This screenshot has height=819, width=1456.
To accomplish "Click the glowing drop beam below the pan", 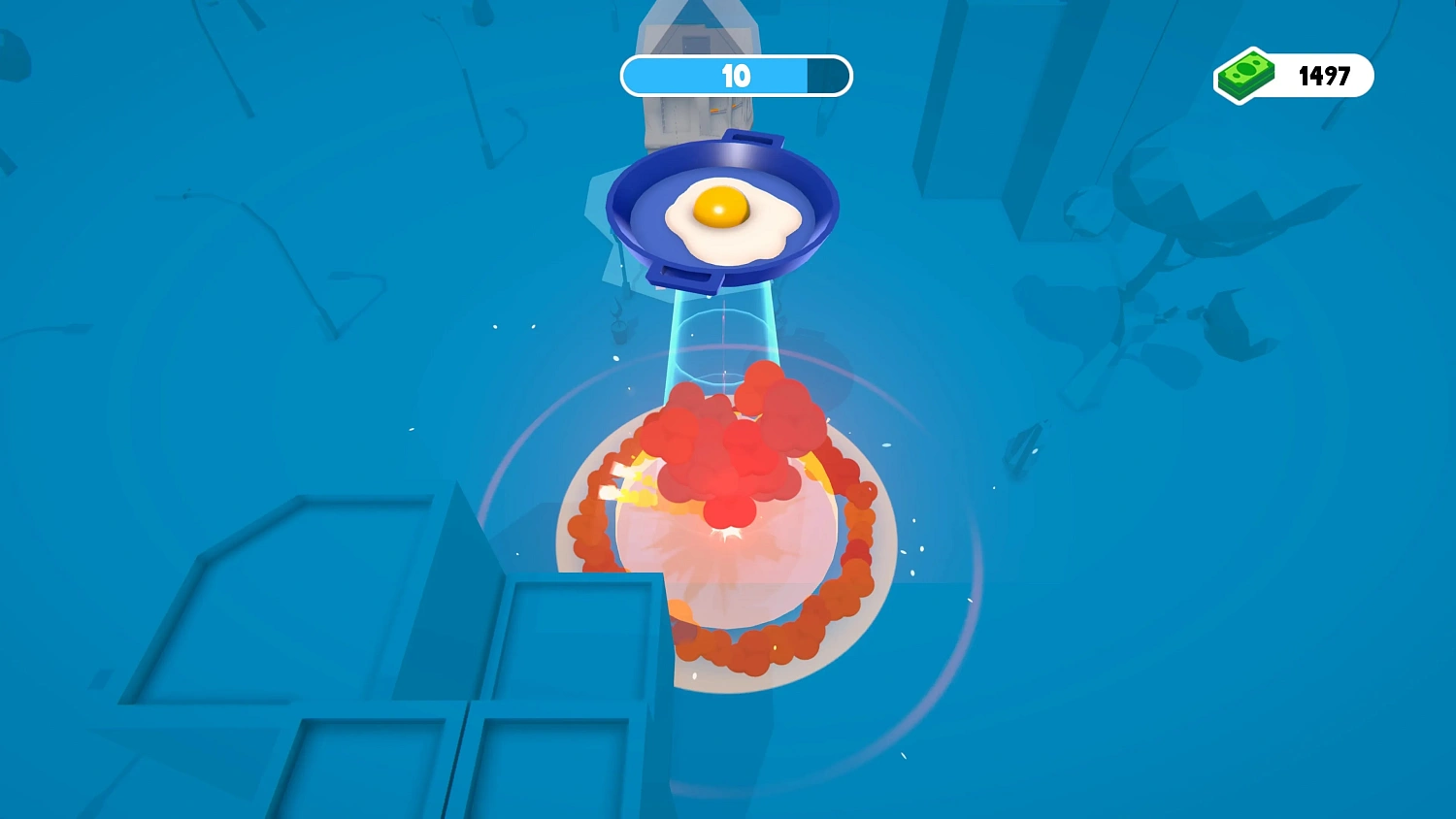I will click(723, 335).
